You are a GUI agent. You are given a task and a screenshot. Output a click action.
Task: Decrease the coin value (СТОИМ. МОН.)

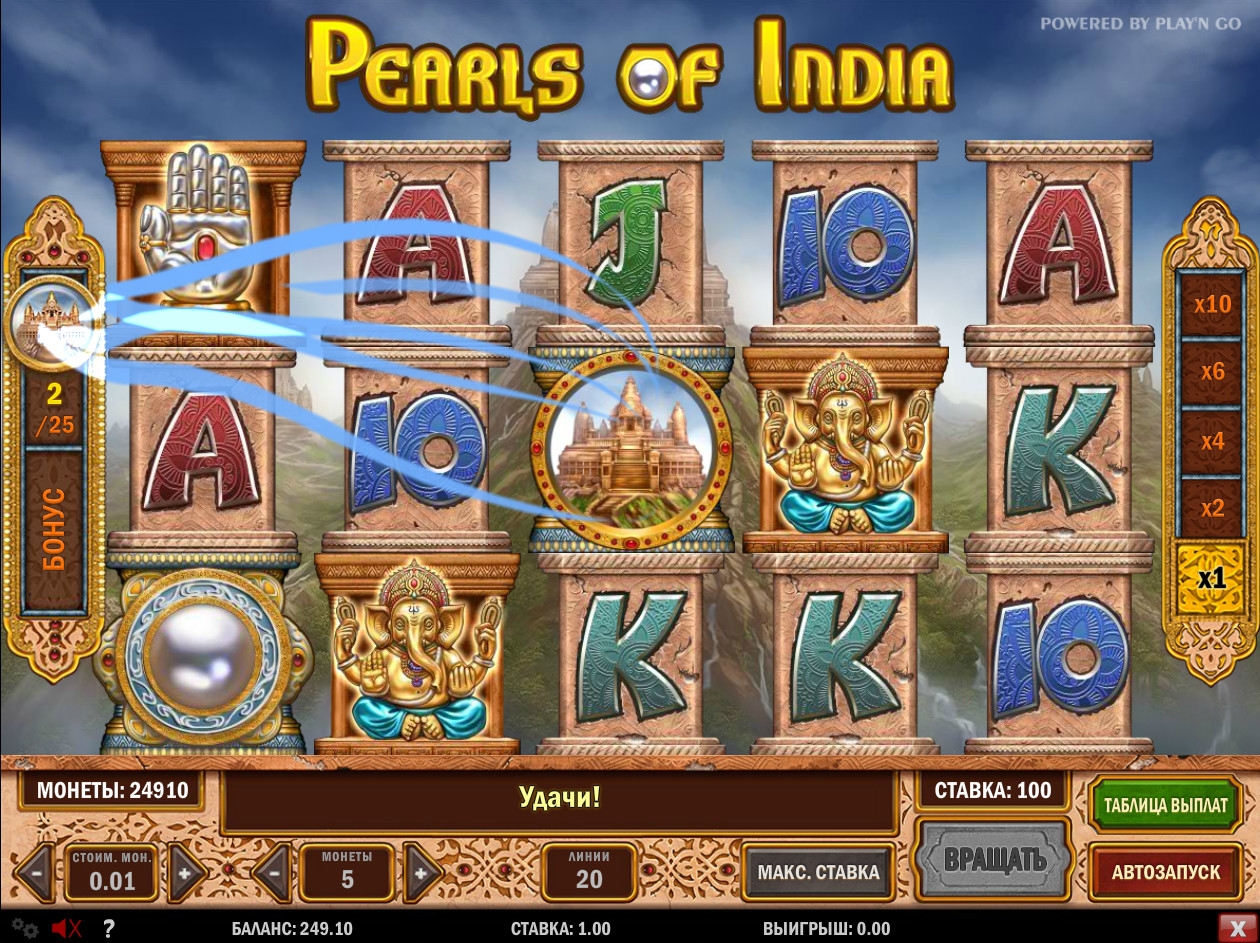(36, 873)
